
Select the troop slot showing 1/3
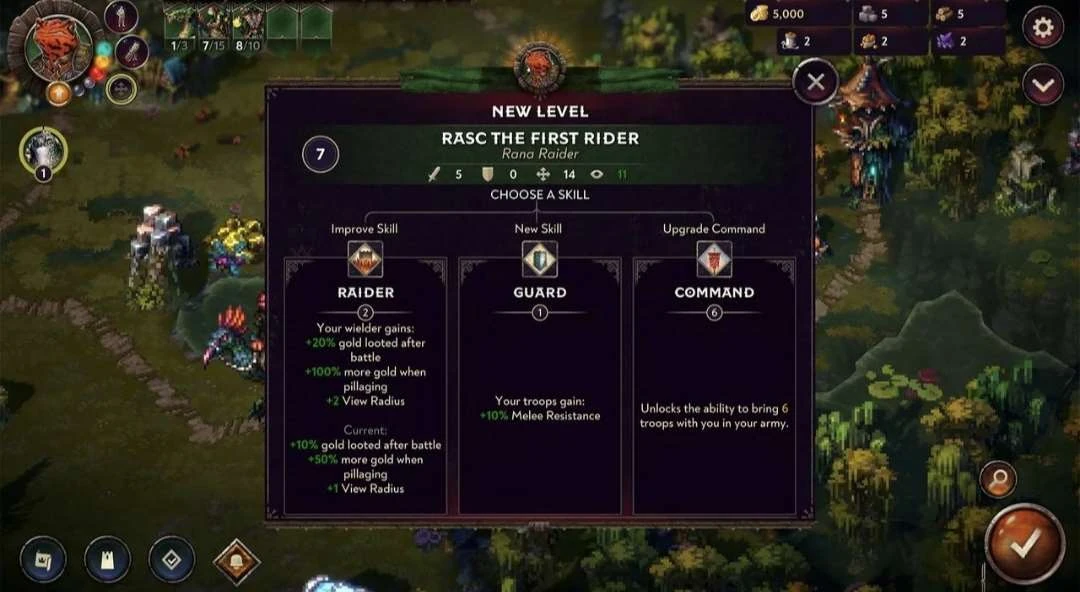tap(178, 24)
